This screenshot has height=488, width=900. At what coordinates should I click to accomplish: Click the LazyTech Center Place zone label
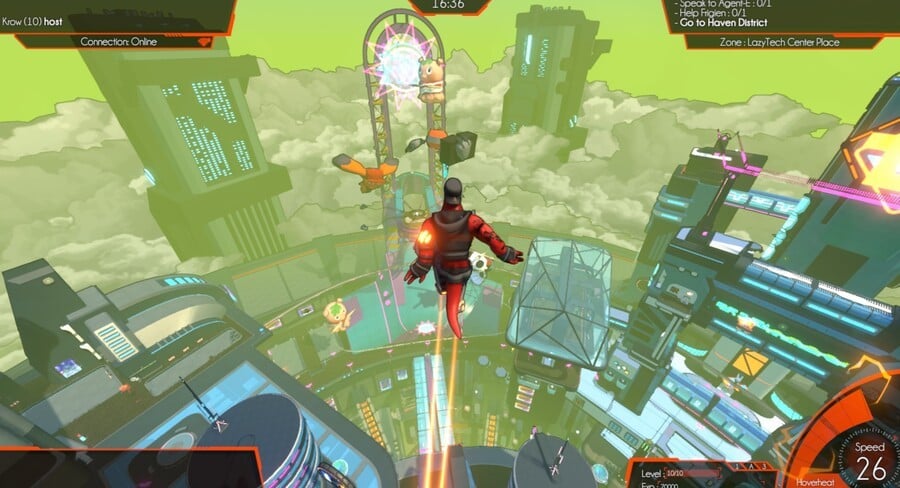coord(780,42)
